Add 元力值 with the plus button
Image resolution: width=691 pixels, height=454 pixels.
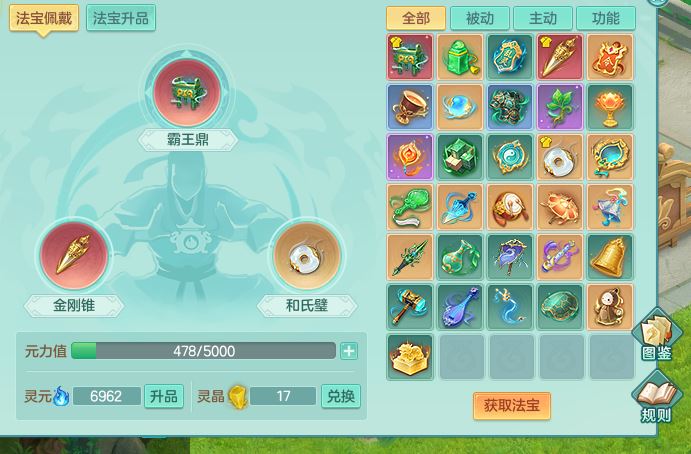click(348, 351)
